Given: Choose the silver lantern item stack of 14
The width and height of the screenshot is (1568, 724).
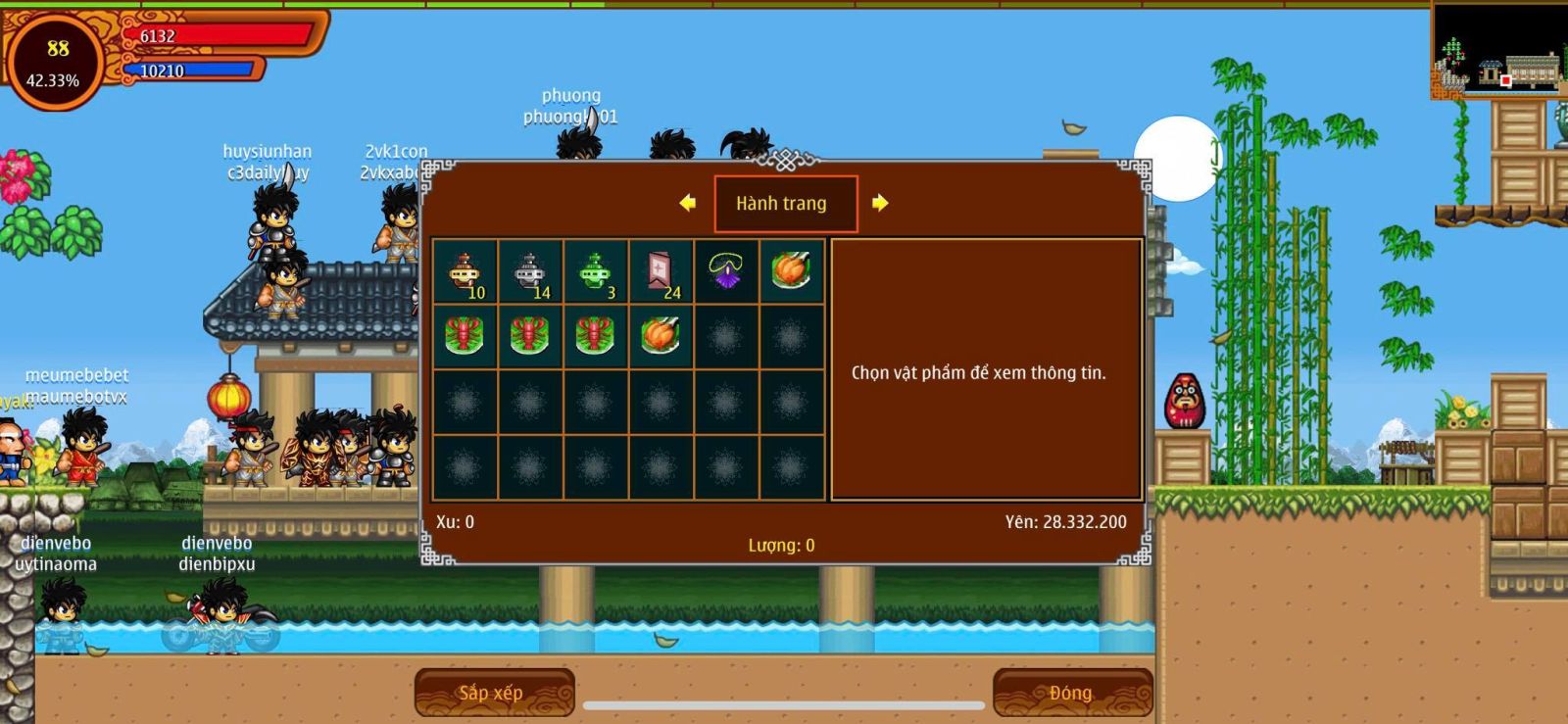Looking at the screenshot, I should point(530,272).
